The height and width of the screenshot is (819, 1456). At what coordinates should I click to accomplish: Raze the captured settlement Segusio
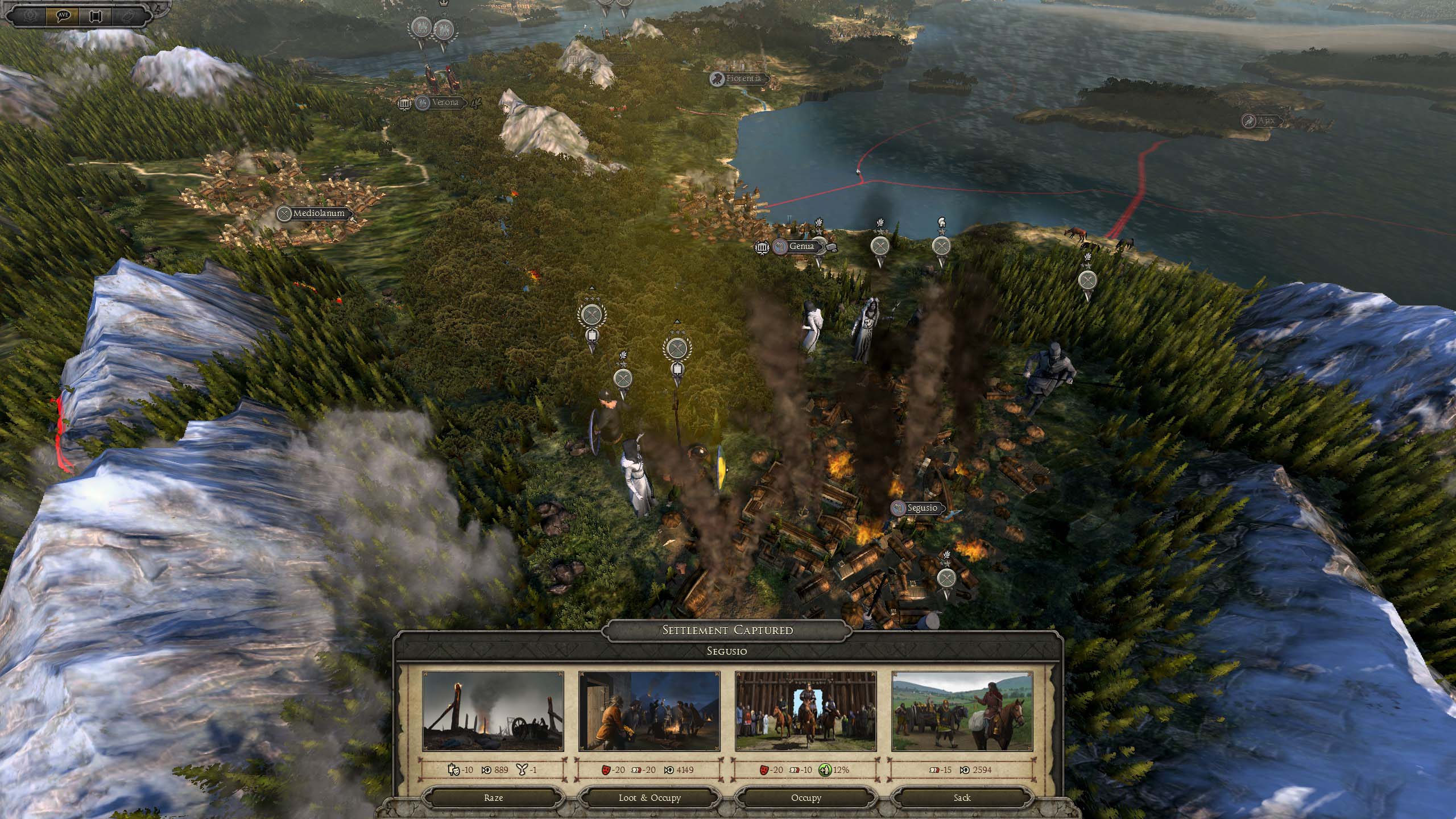493,797
